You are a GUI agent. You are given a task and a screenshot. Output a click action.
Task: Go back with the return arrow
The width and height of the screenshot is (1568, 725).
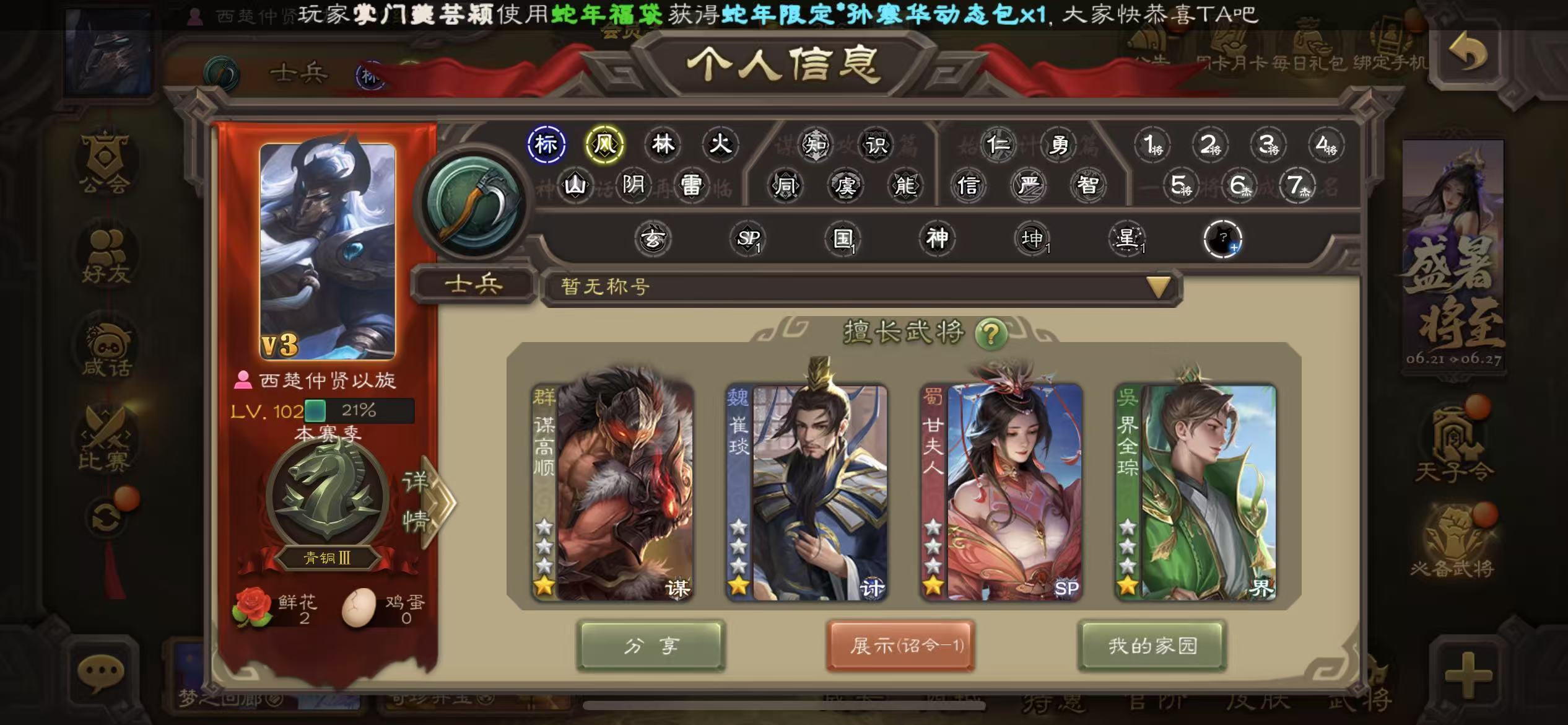pyautogui.click(x=1468, y=54)
